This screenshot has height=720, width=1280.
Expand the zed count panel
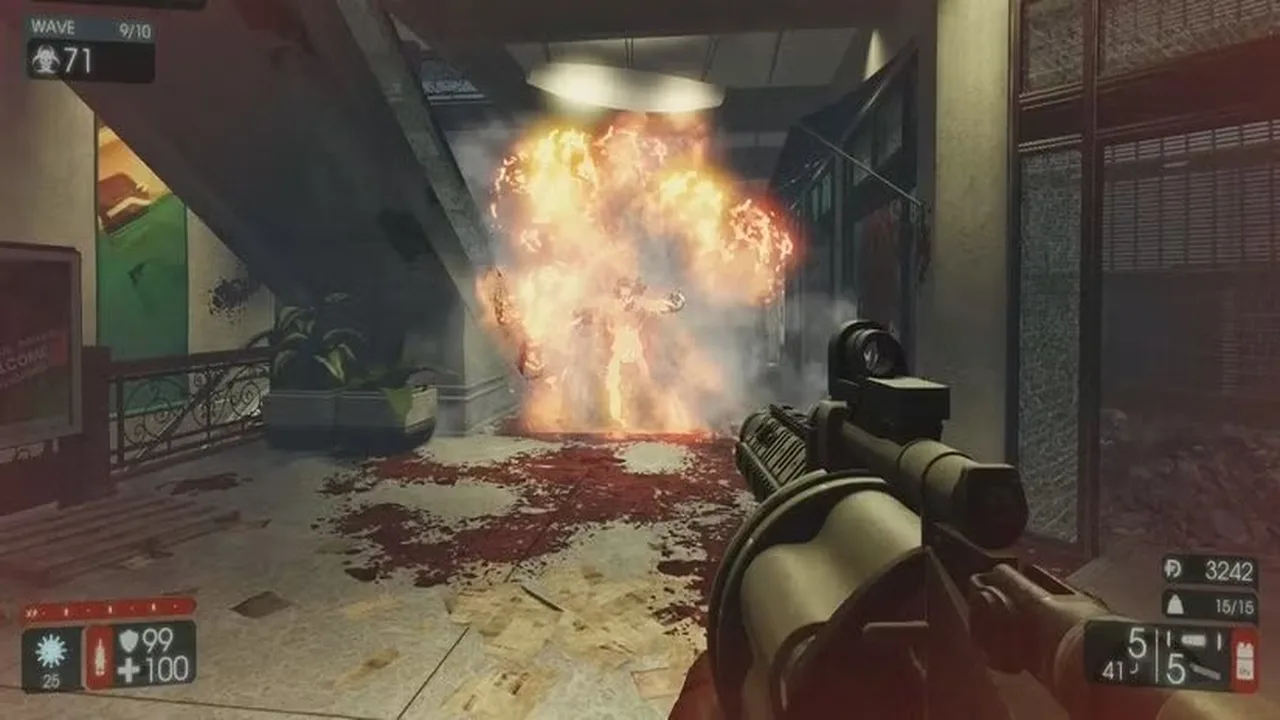pos(88,59)
